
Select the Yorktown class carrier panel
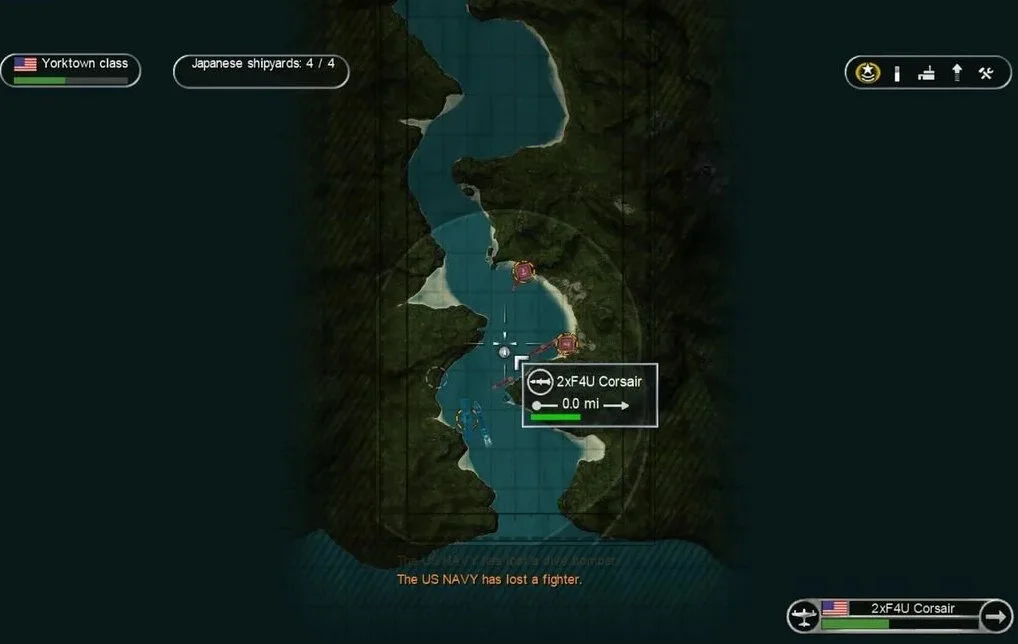70,70
